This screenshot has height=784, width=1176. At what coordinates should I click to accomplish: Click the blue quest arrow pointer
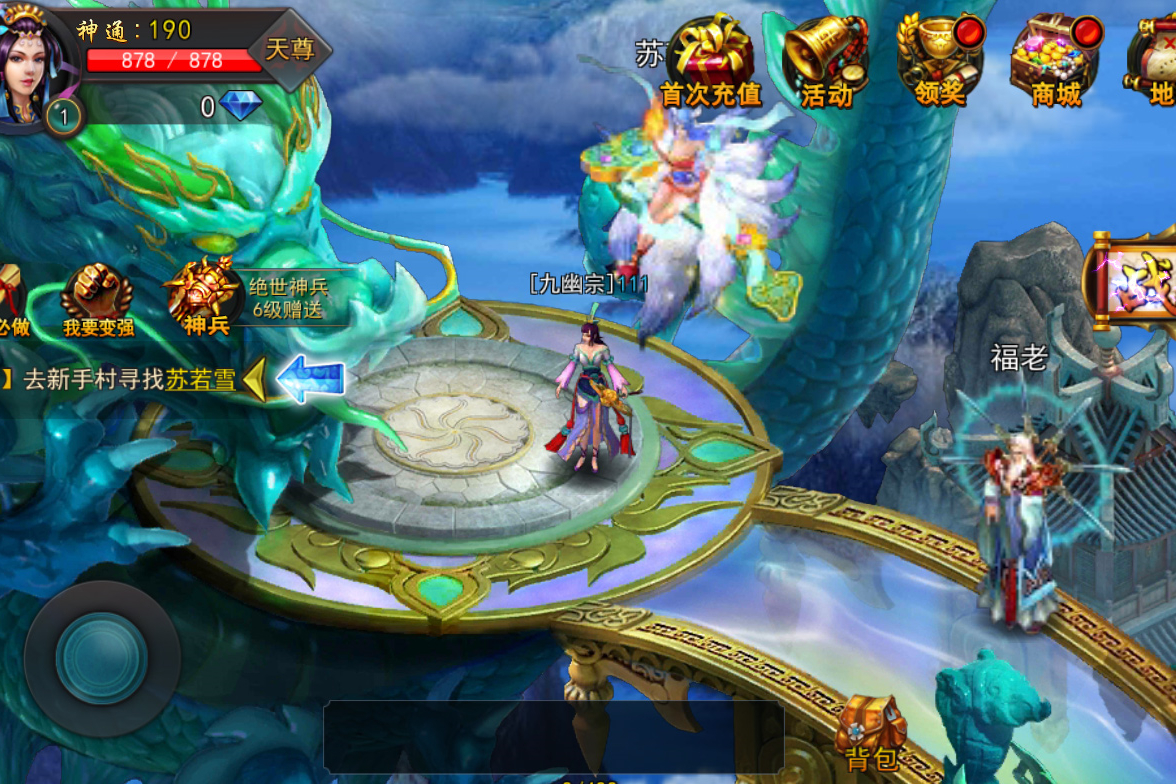311,380
